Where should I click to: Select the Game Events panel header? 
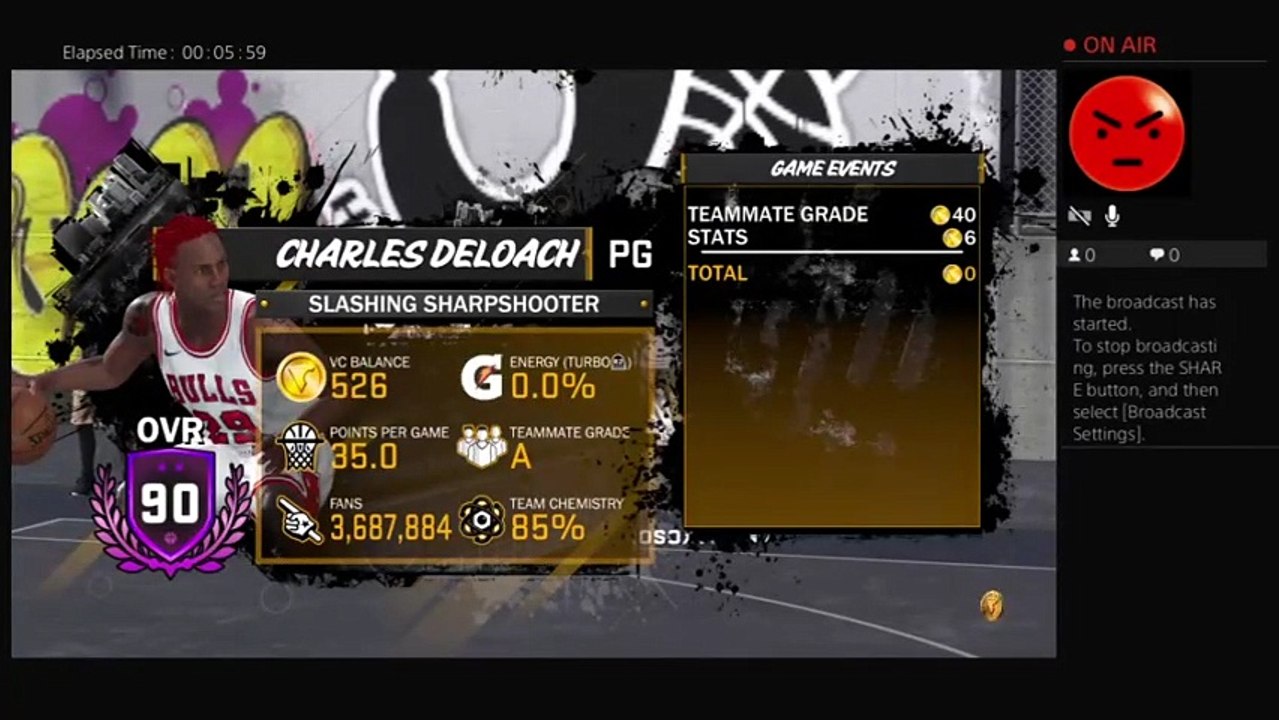tap(832, 169)
